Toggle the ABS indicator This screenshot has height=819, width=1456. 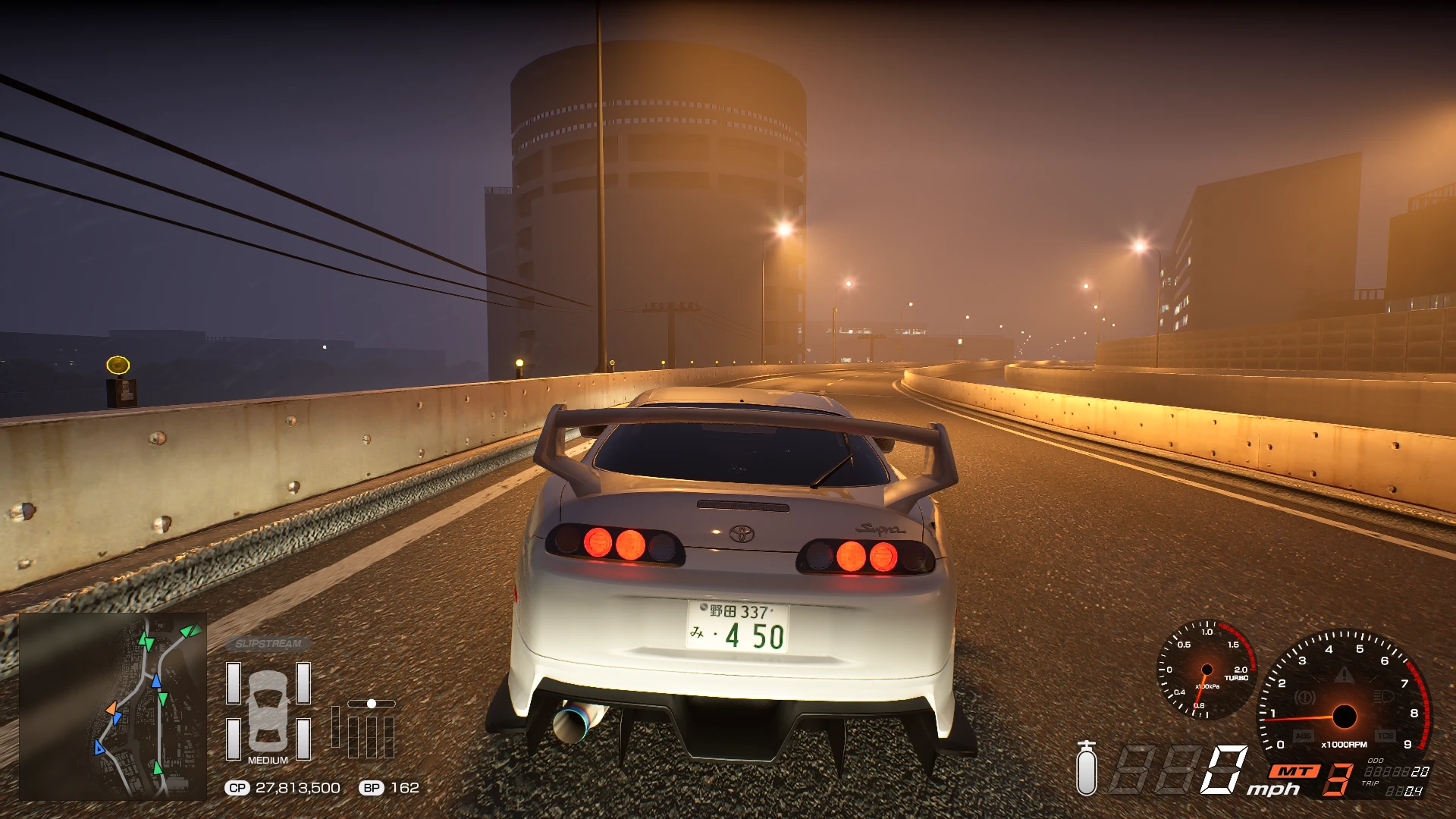[x=1304, y=736]
